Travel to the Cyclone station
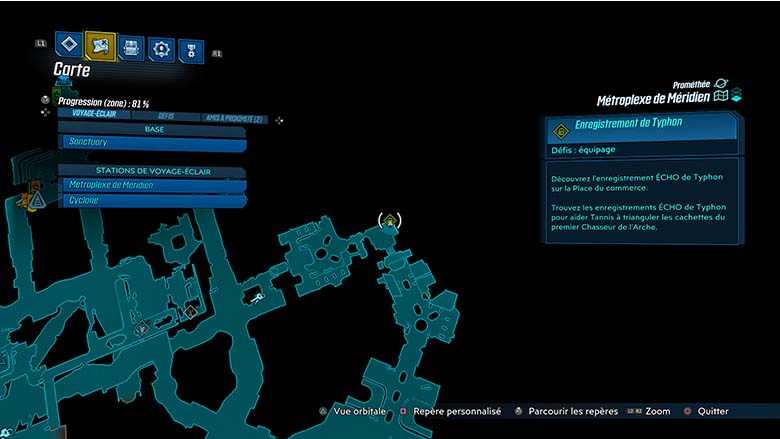Image resolution: width=780 pixels, height=439 pixels. (x=152, y=200)
